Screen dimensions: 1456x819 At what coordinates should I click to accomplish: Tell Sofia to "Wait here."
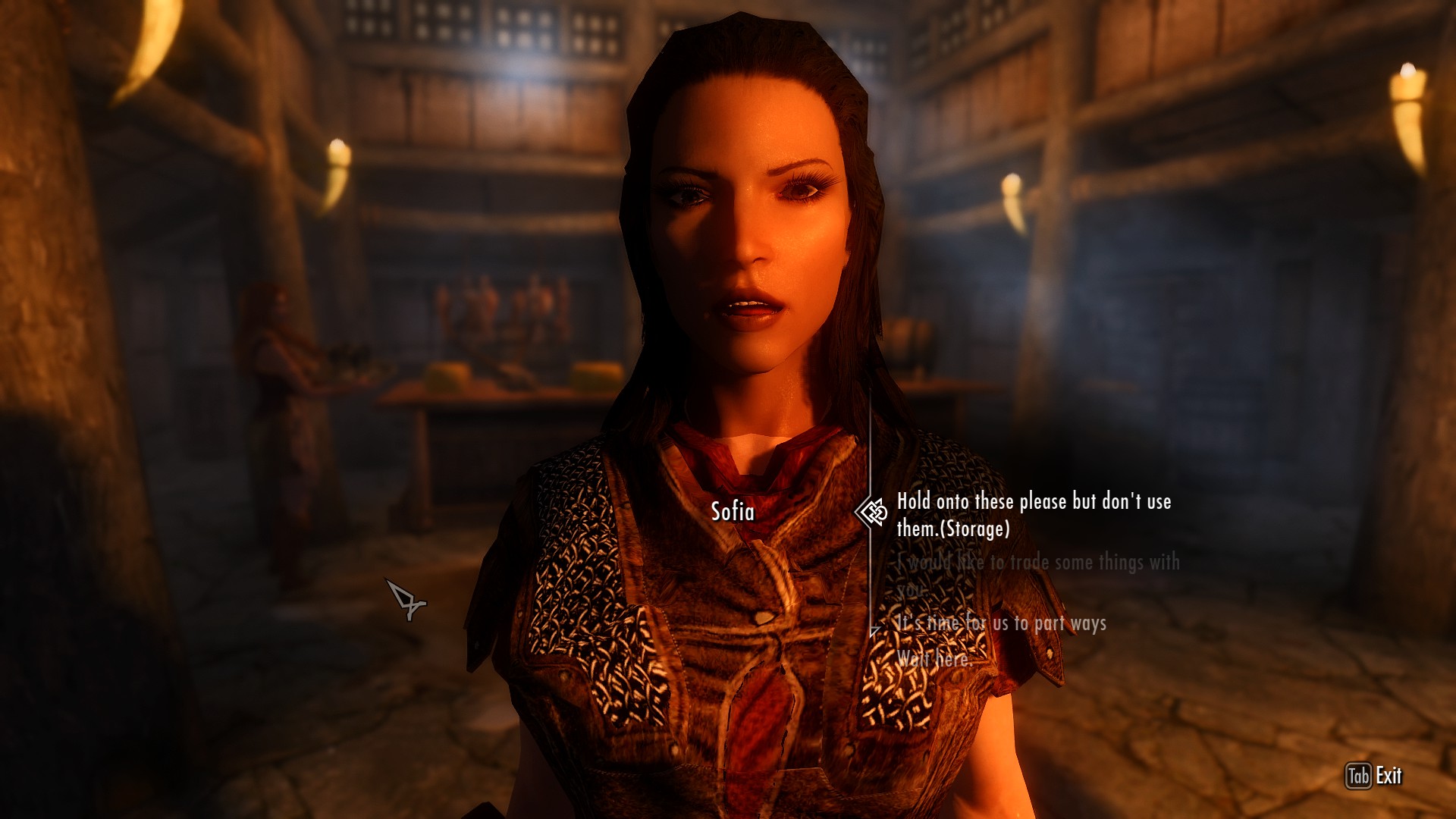pos(934,658)
